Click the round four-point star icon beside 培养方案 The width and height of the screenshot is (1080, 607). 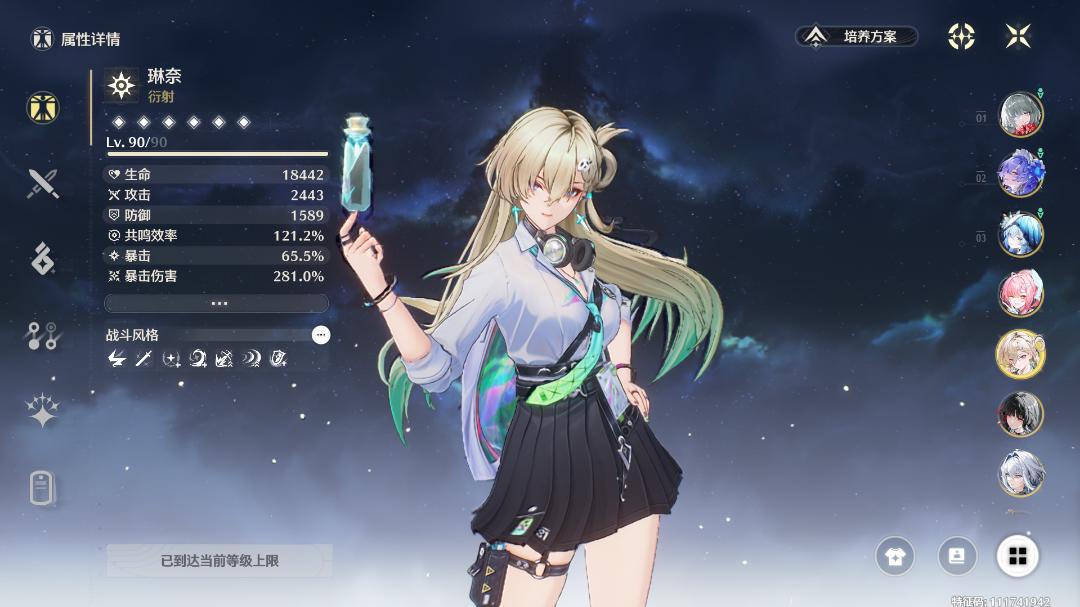(961, 37)
